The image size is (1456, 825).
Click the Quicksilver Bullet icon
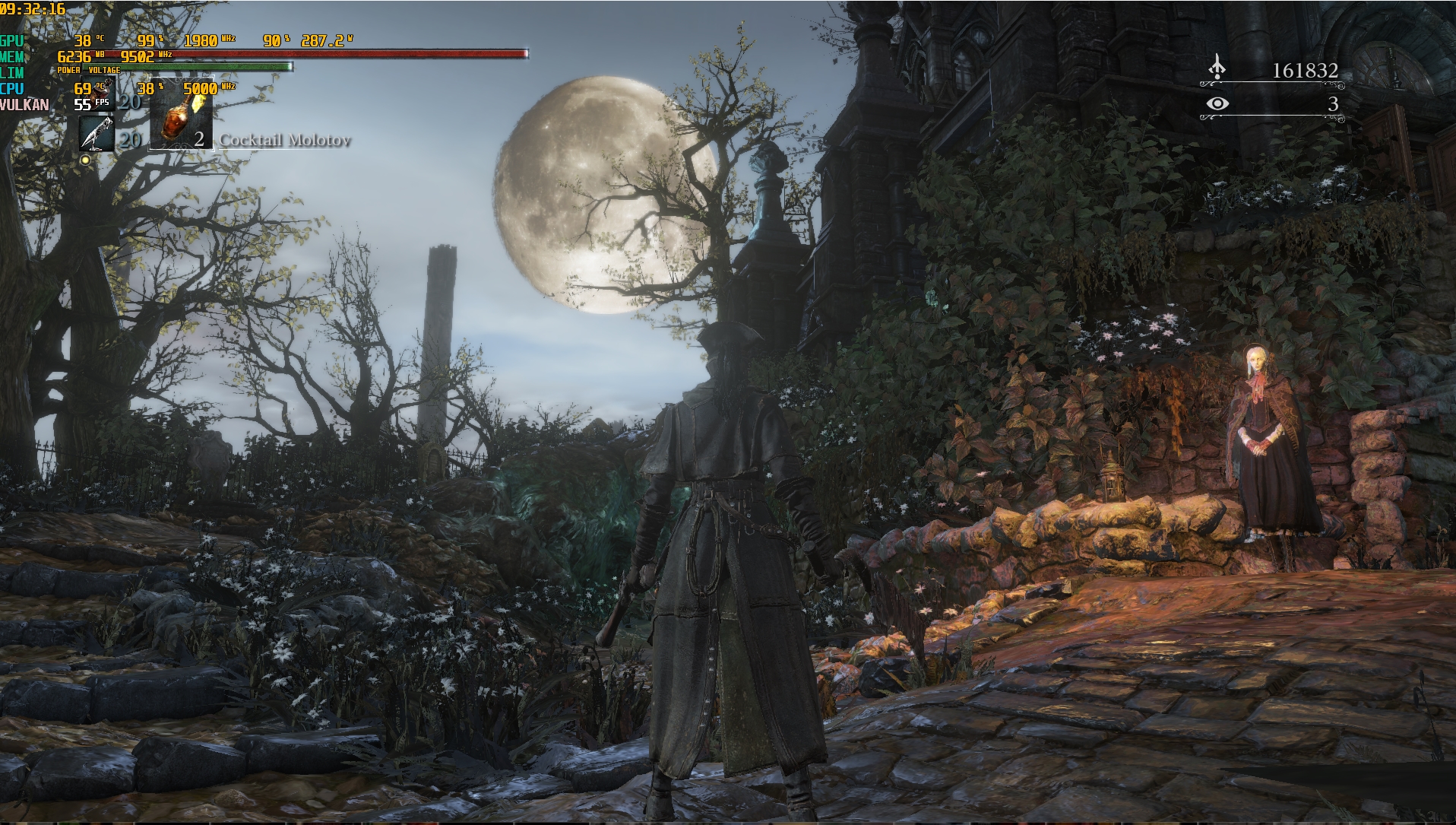(x=97, y=135)
